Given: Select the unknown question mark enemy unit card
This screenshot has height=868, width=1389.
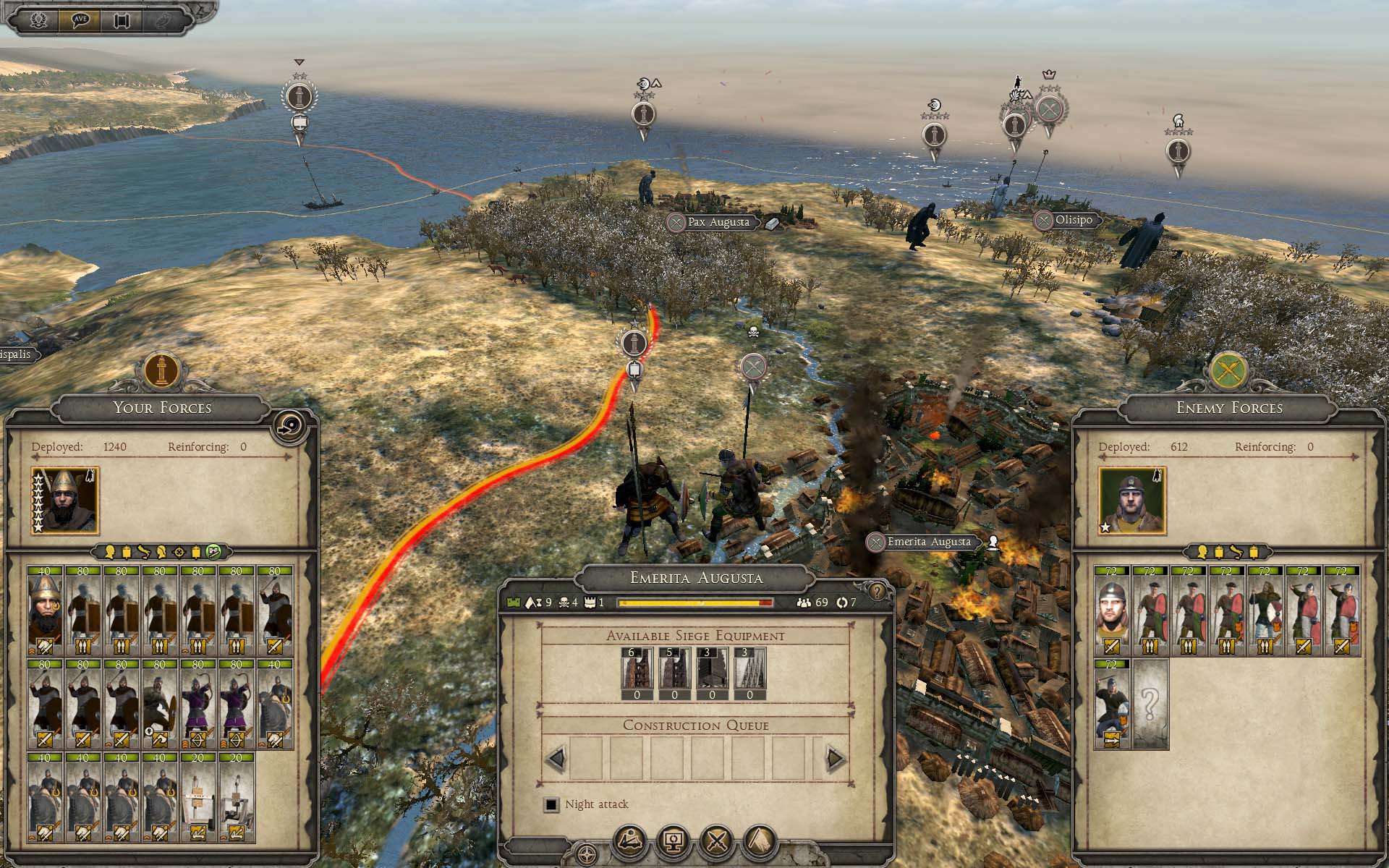Looking at the screenshot, I should (x=1150, y=704).
